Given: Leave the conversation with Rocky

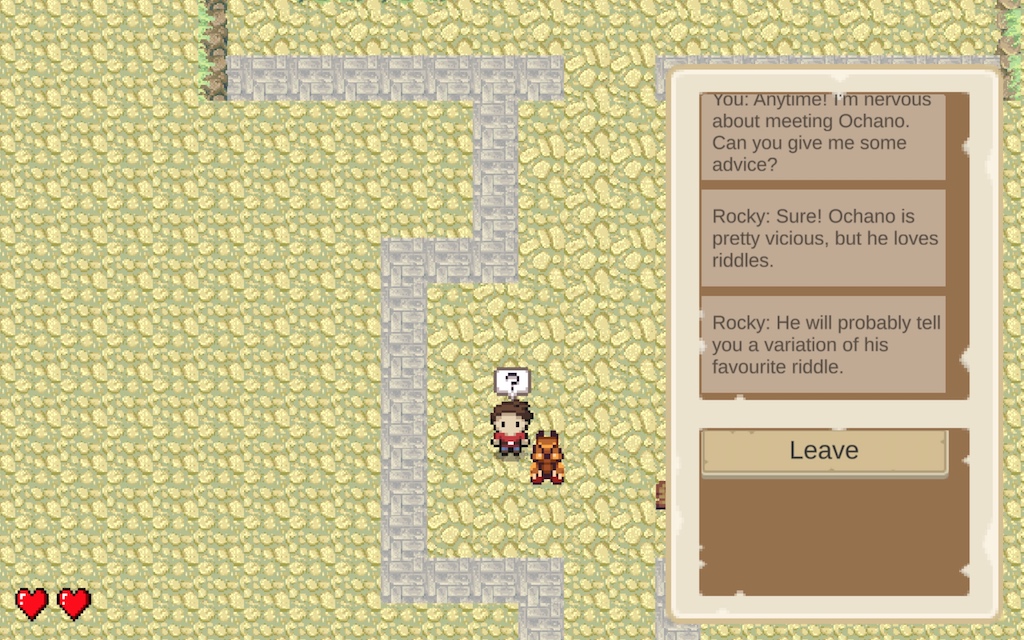Looking at the screenshot, I should click(823, 451).
